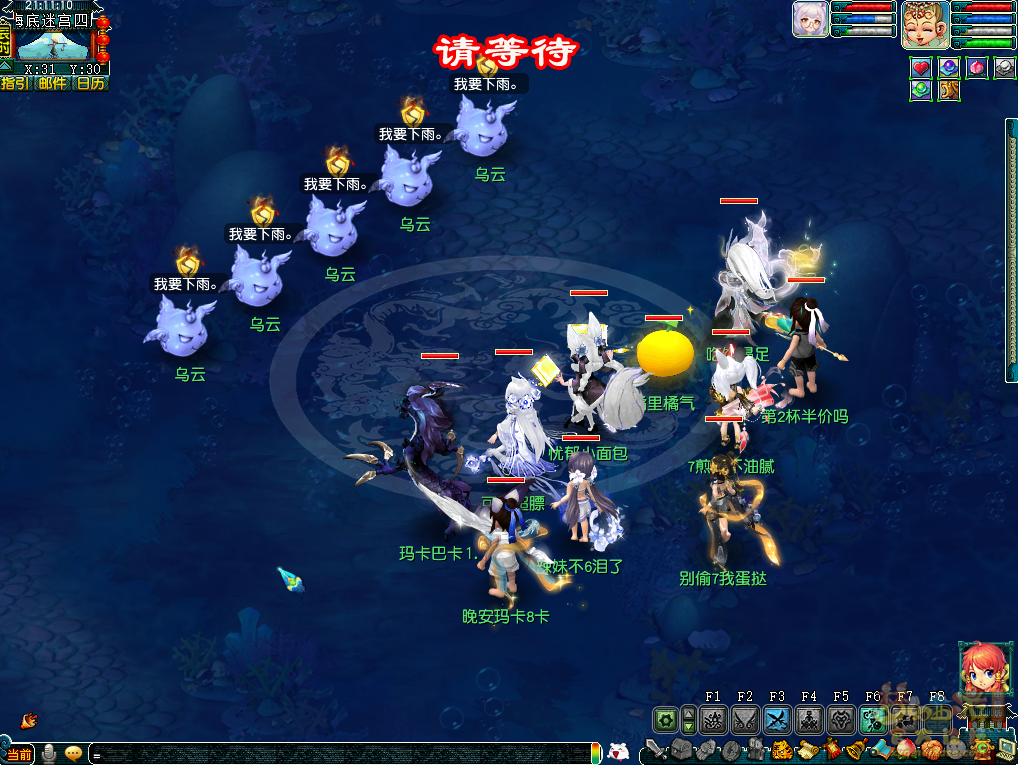Open the sword attack menu icon

coord(656,749)
